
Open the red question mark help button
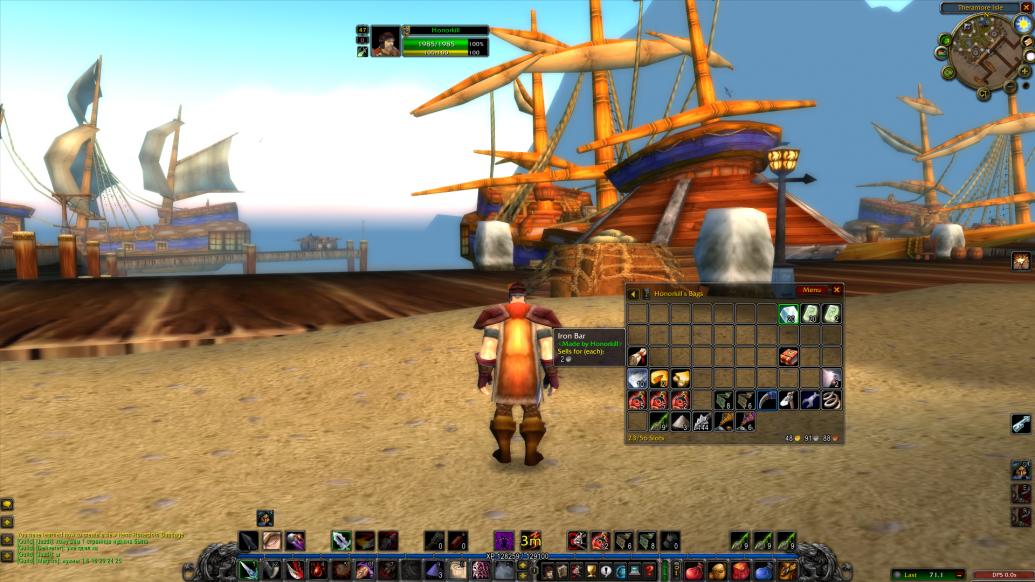click(649, 571)
